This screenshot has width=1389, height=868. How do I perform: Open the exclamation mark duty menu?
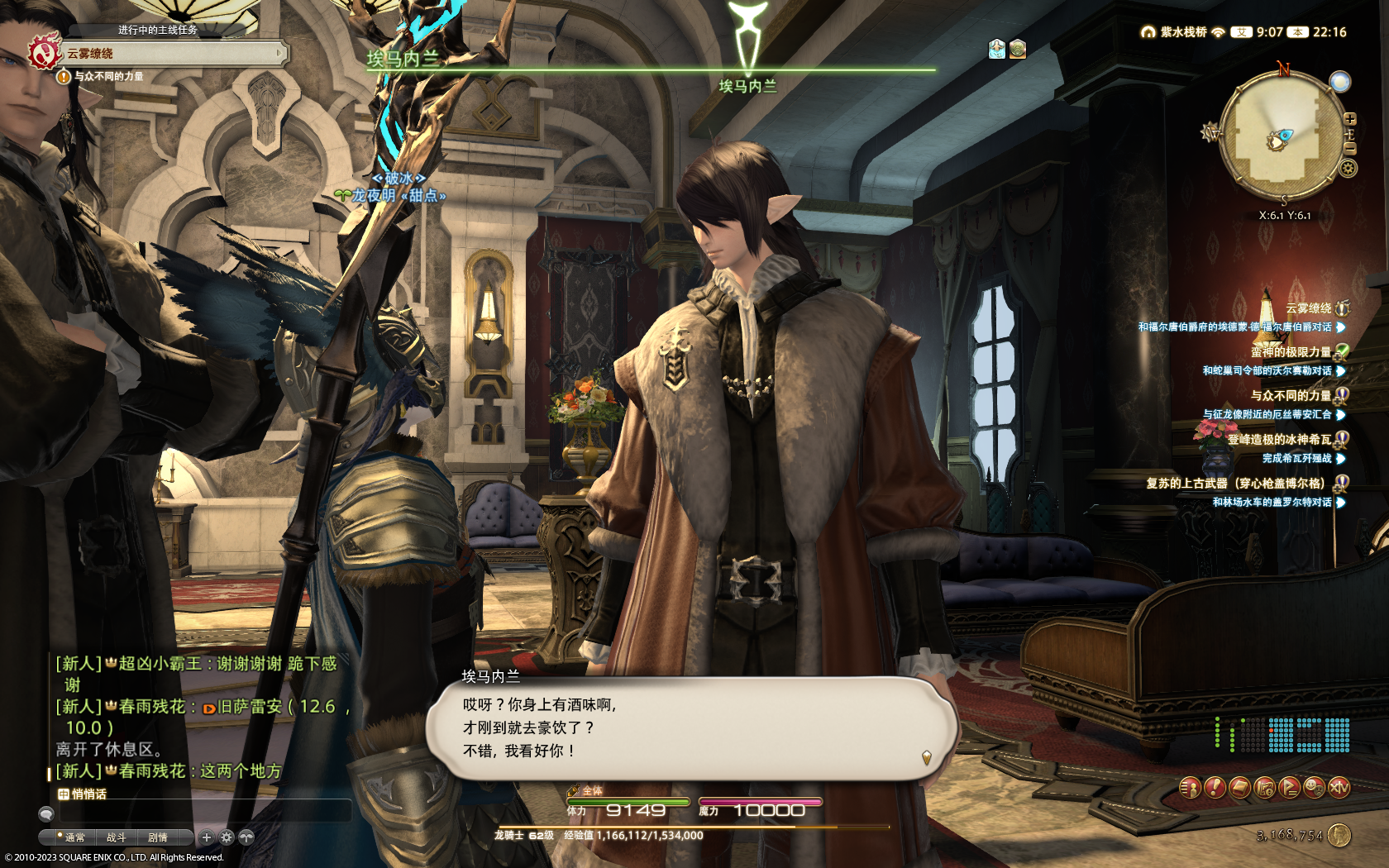pyautogui.click(x=1215, y=788)
